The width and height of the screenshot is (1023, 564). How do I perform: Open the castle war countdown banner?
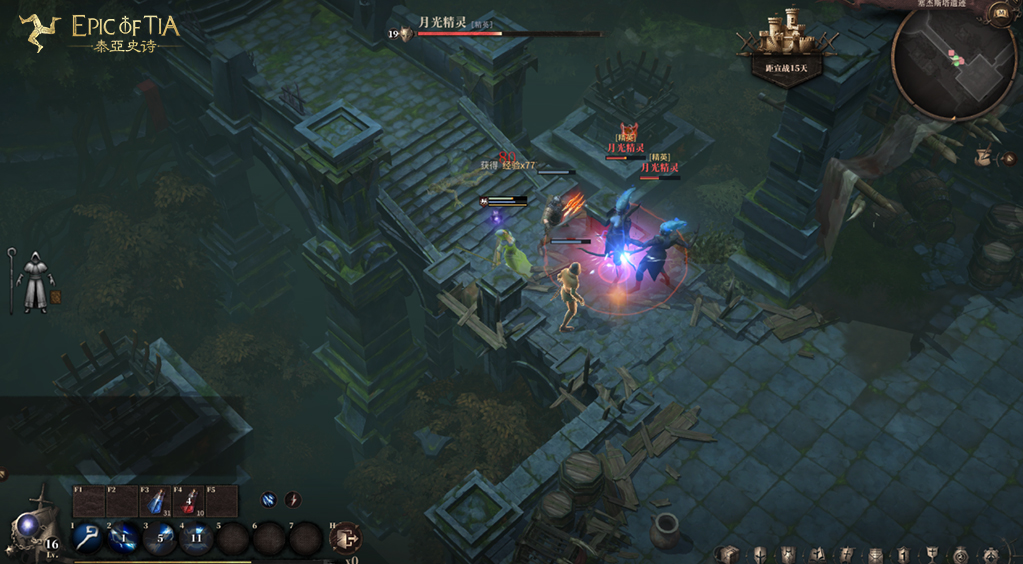(x=786, y=47)
